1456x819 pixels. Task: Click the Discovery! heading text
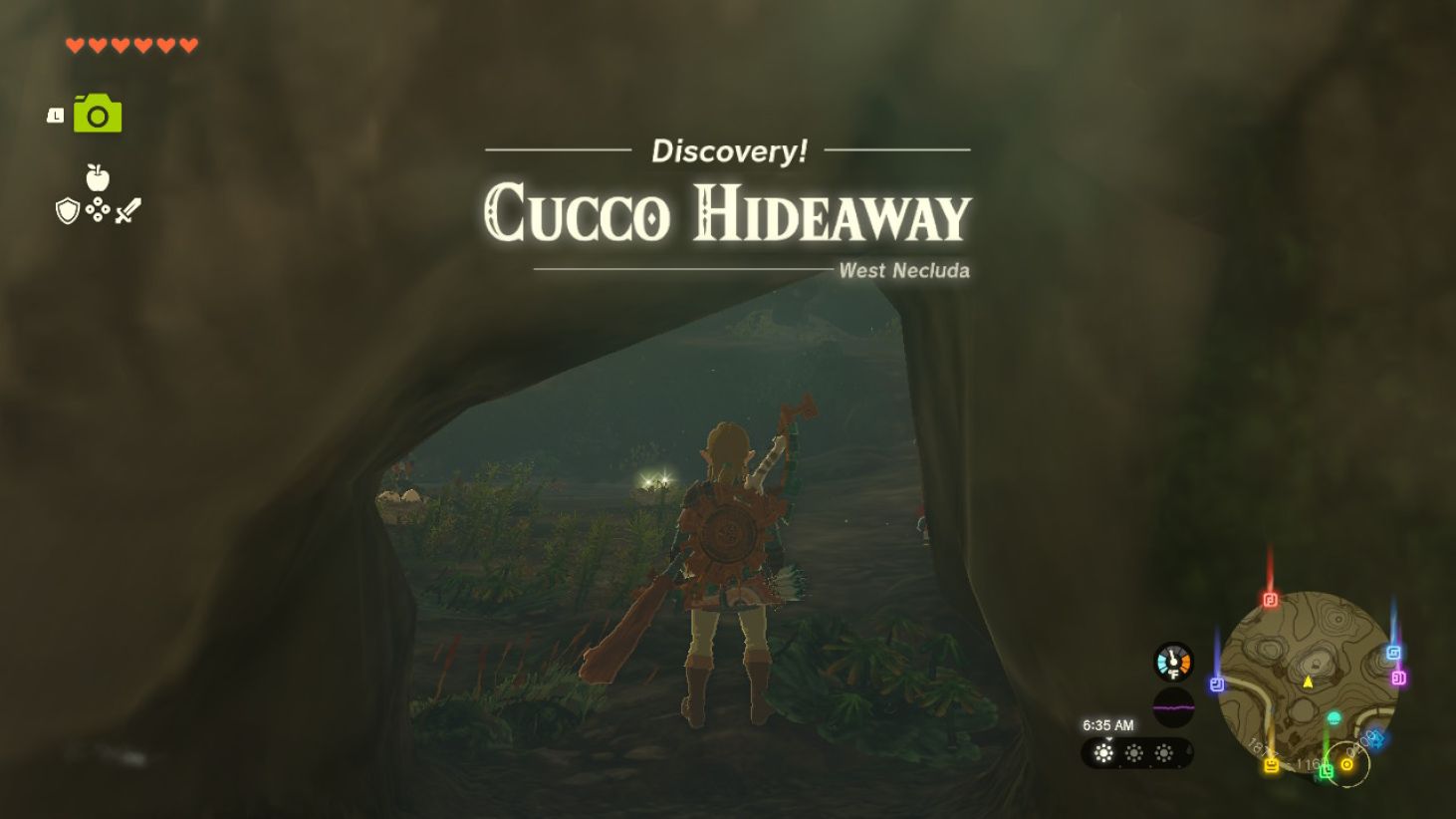[728, 150]
